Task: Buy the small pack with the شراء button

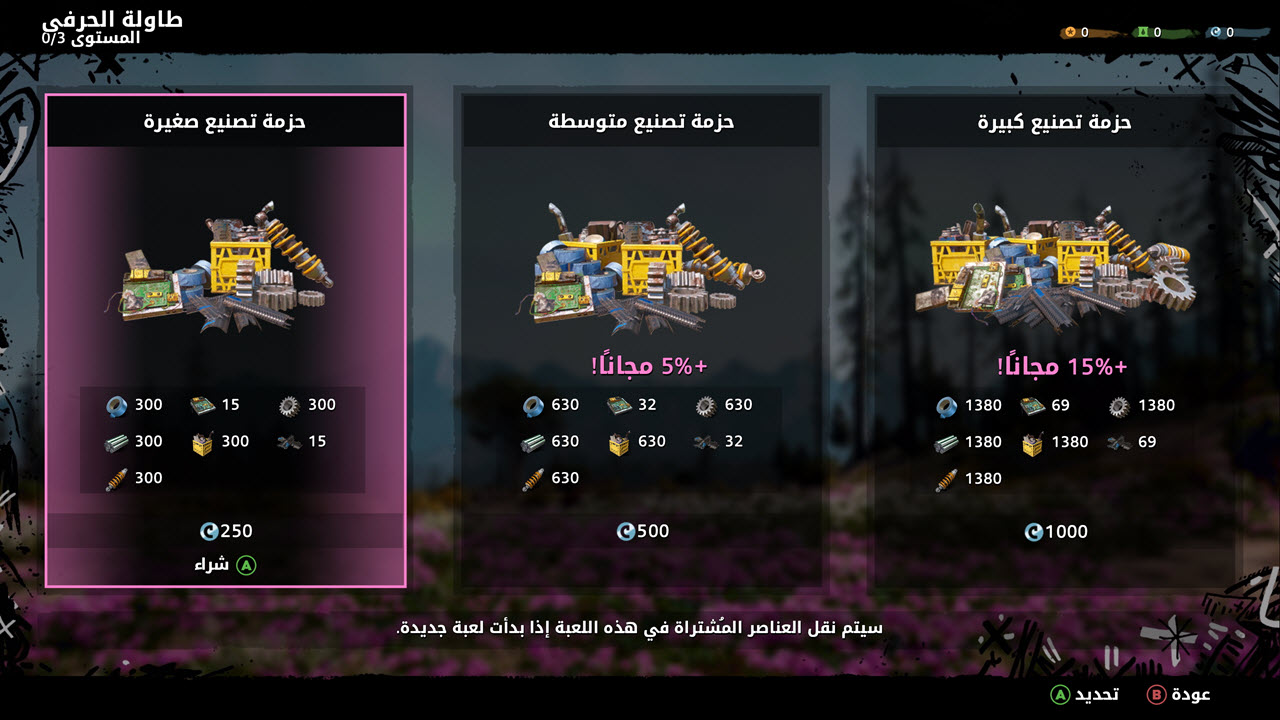Action: tap(225, 565)
